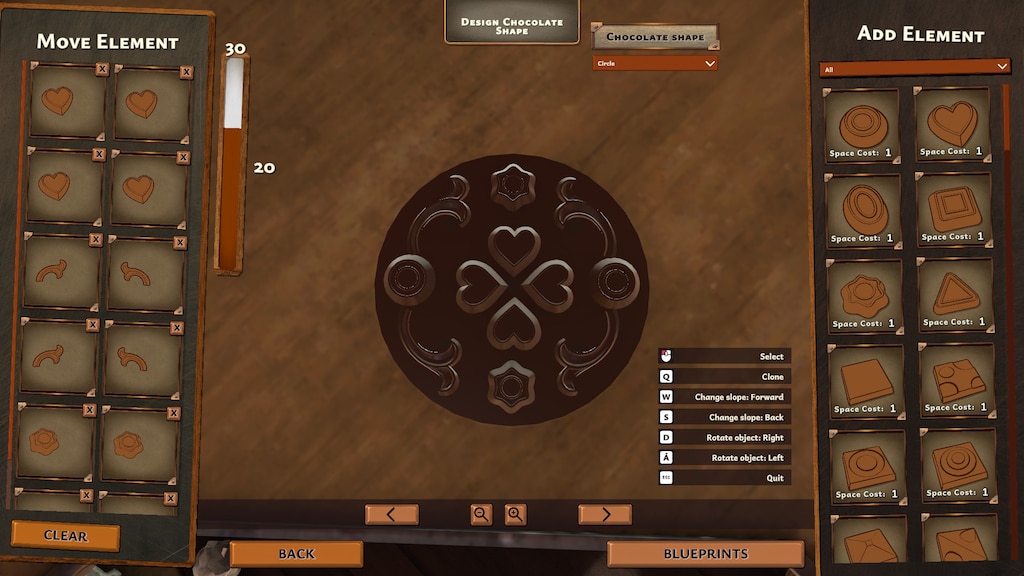Click the Clear button
The width and height of the screenshot is (1024, 576).
(x=65, y=536)
